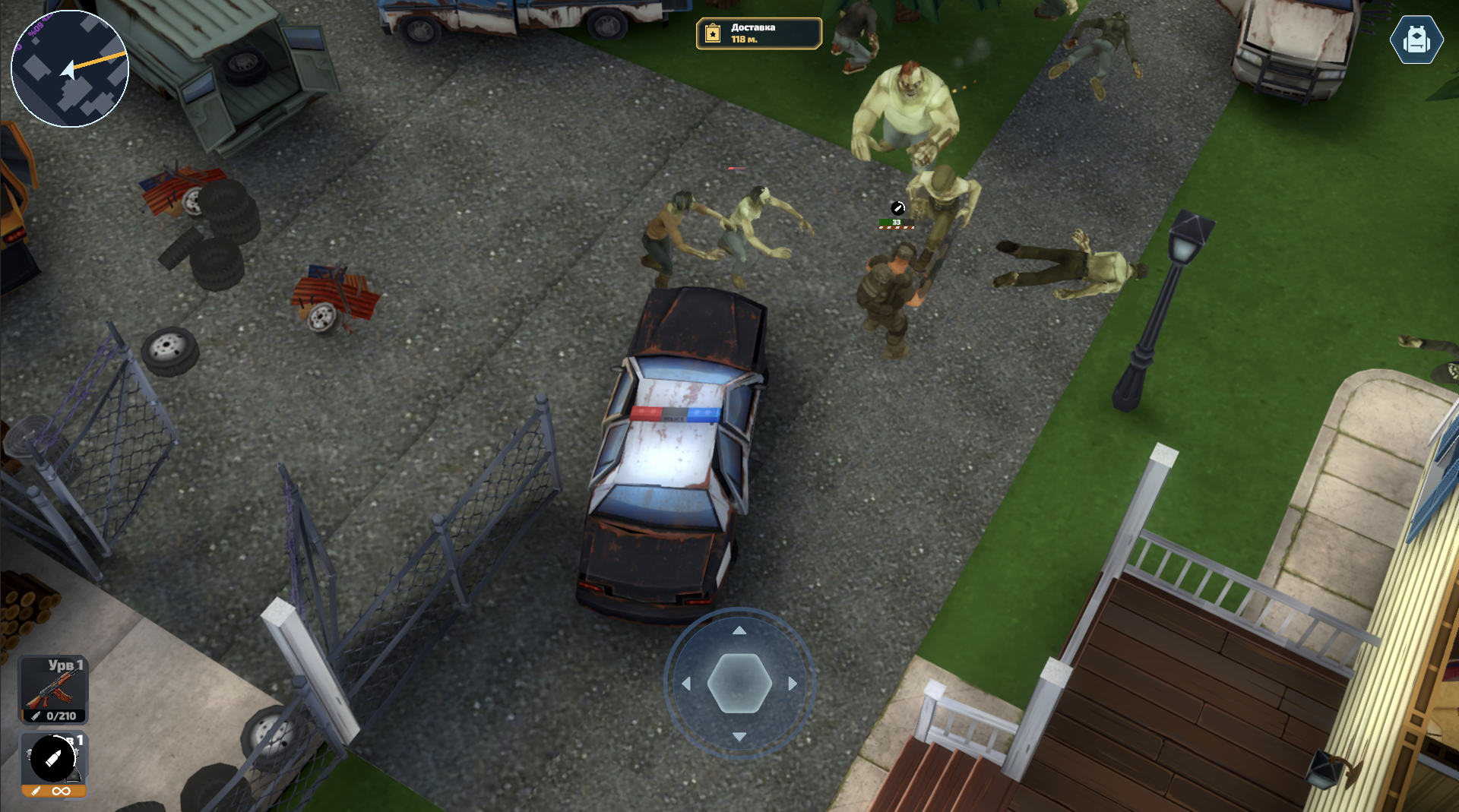The height and width of the screenshot is (812, 1459).
Task: Click the bullet icon on the orange ammo bar
Action: [37, 791]
